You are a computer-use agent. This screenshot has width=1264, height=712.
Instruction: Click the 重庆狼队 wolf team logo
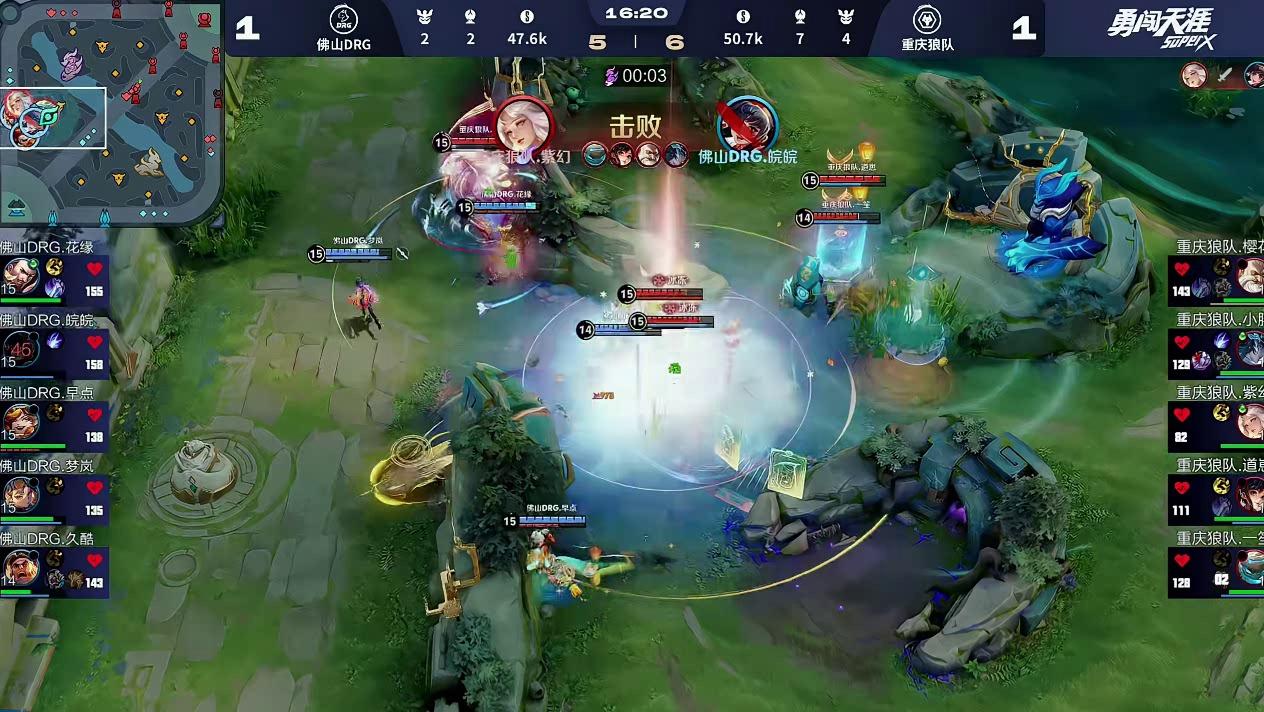pos(927,20)
